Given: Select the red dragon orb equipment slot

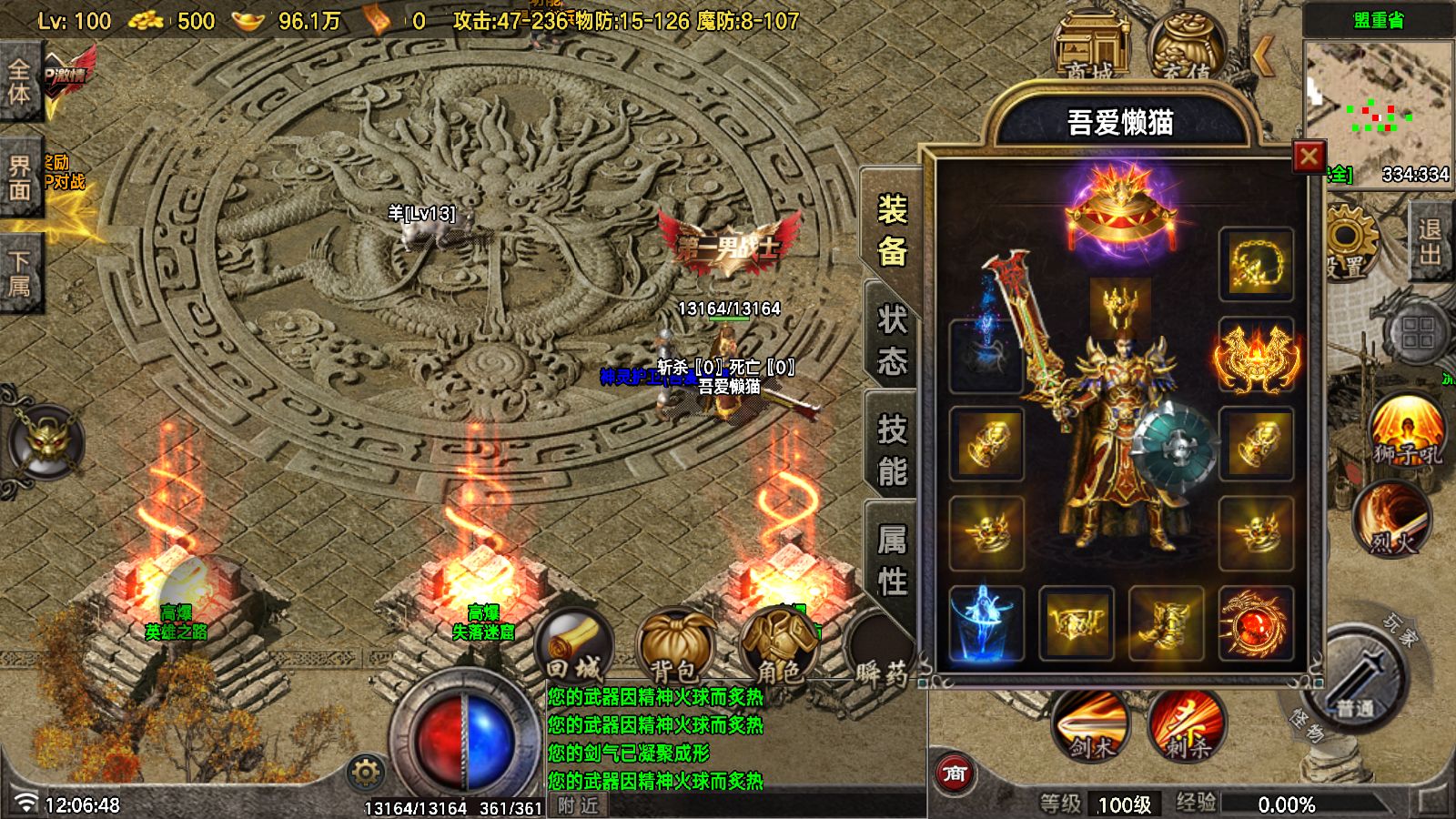Looking at the screenshot, I should pyautogui.click(x=1255, y=623).
